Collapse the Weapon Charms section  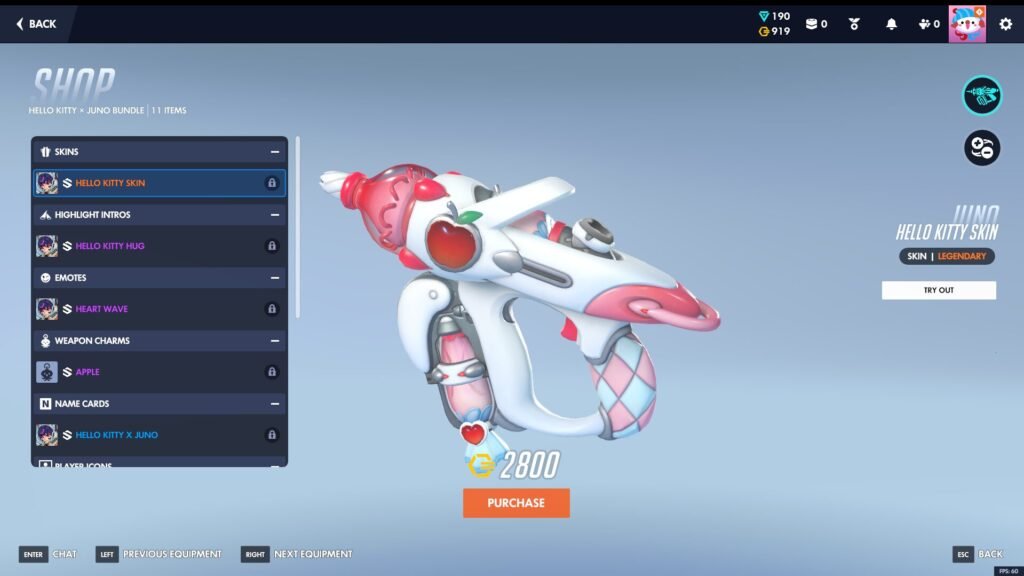274,341
